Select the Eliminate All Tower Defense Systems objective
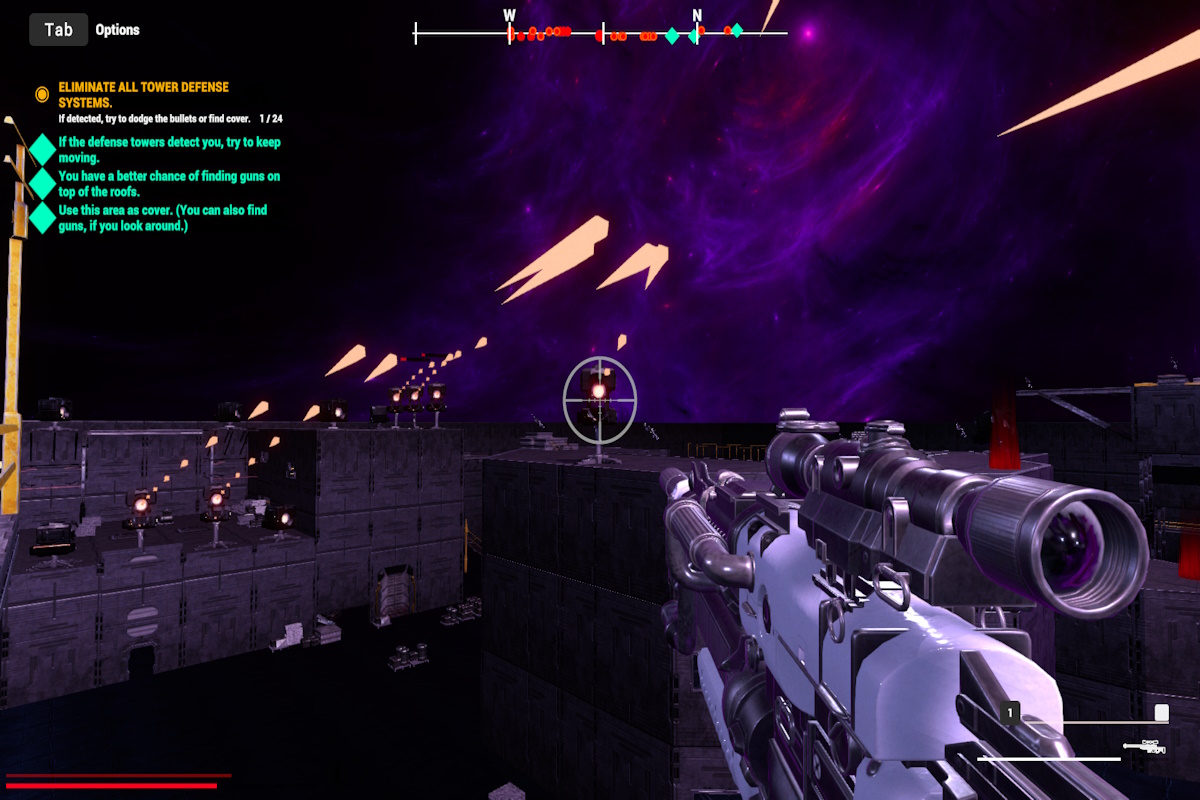 tap(143, 95)
